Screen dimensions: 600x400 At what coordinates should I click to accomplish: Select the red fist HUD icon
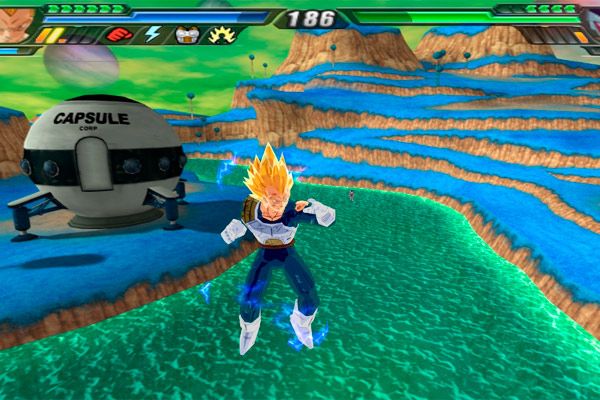point(119,35)
